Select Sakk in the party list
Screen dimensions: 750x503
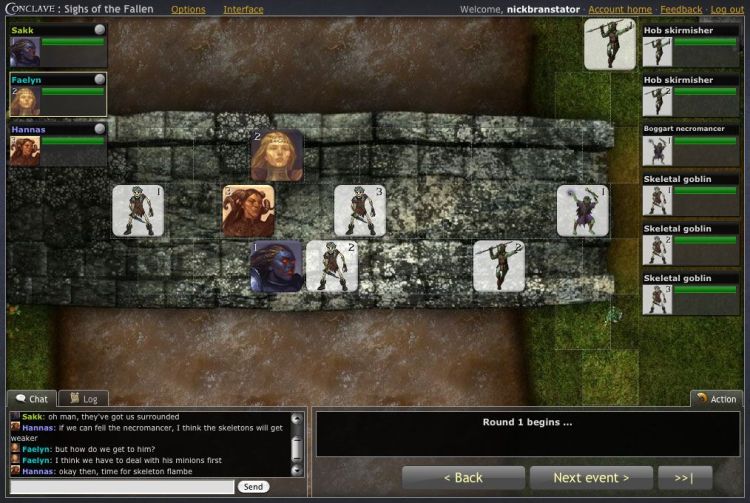pyautogui.click(x=58, y=45)
